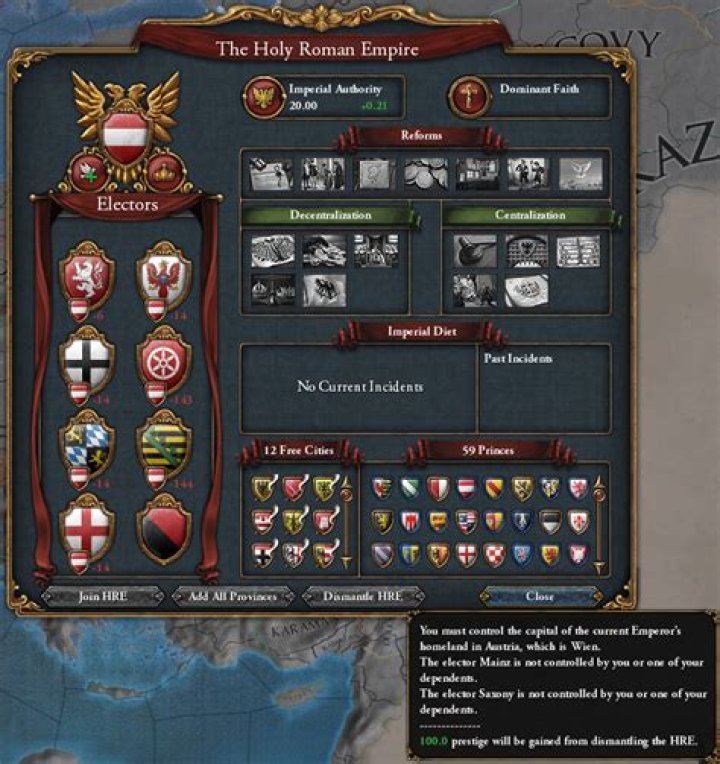The width and height of the screenshot is (720, 764).
Task: Select the white lion elector shield
Action: [87, 274]
